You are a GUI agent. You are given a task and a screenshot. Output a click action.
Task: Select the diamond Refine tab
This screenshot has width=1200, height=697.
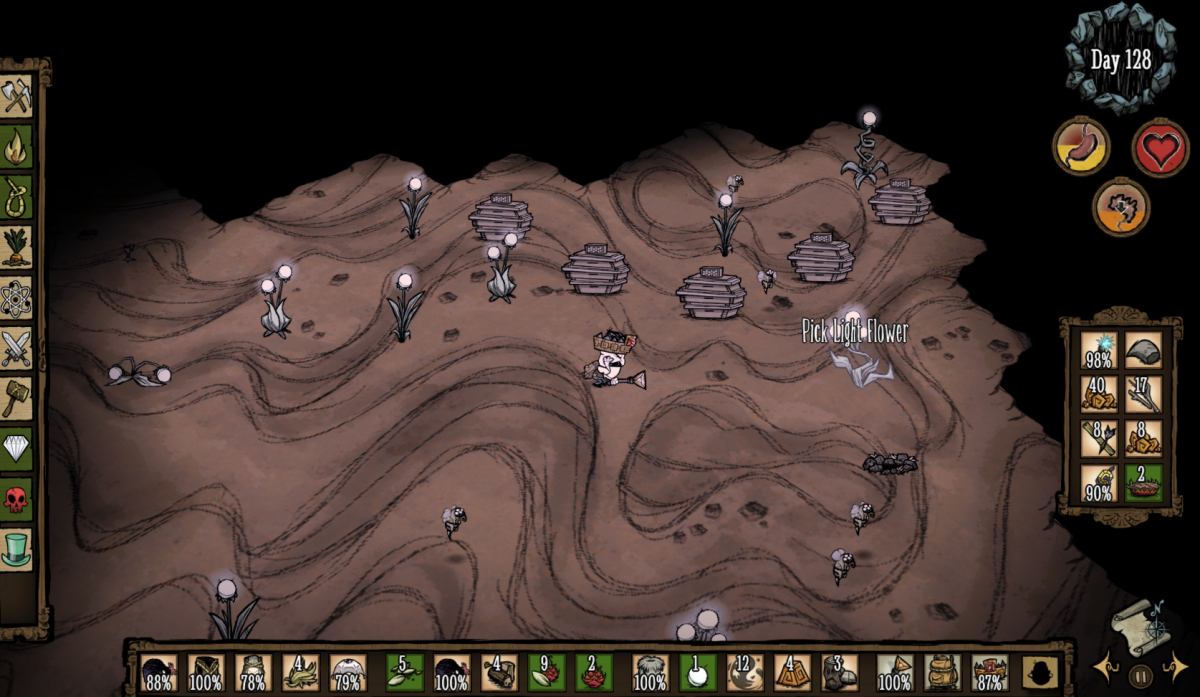point(17,449)
